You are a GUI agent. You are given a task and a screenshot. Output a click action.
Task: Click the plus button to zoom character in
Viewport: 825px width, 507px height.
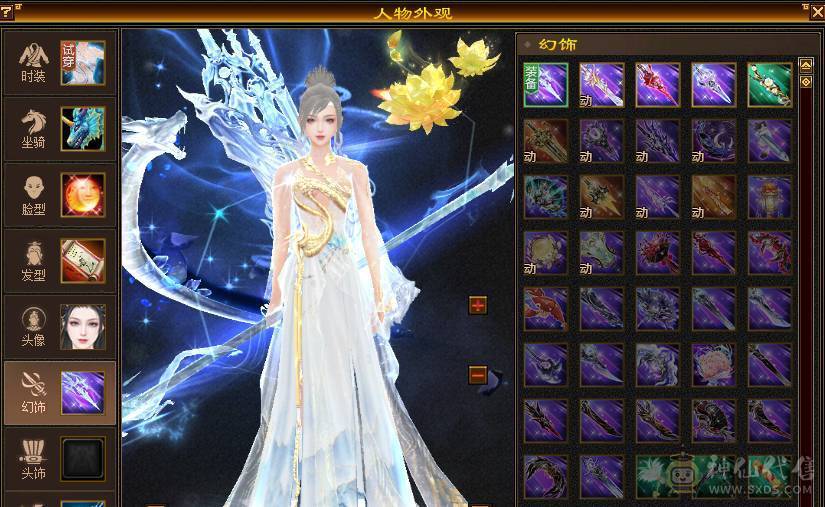[478, 305]
